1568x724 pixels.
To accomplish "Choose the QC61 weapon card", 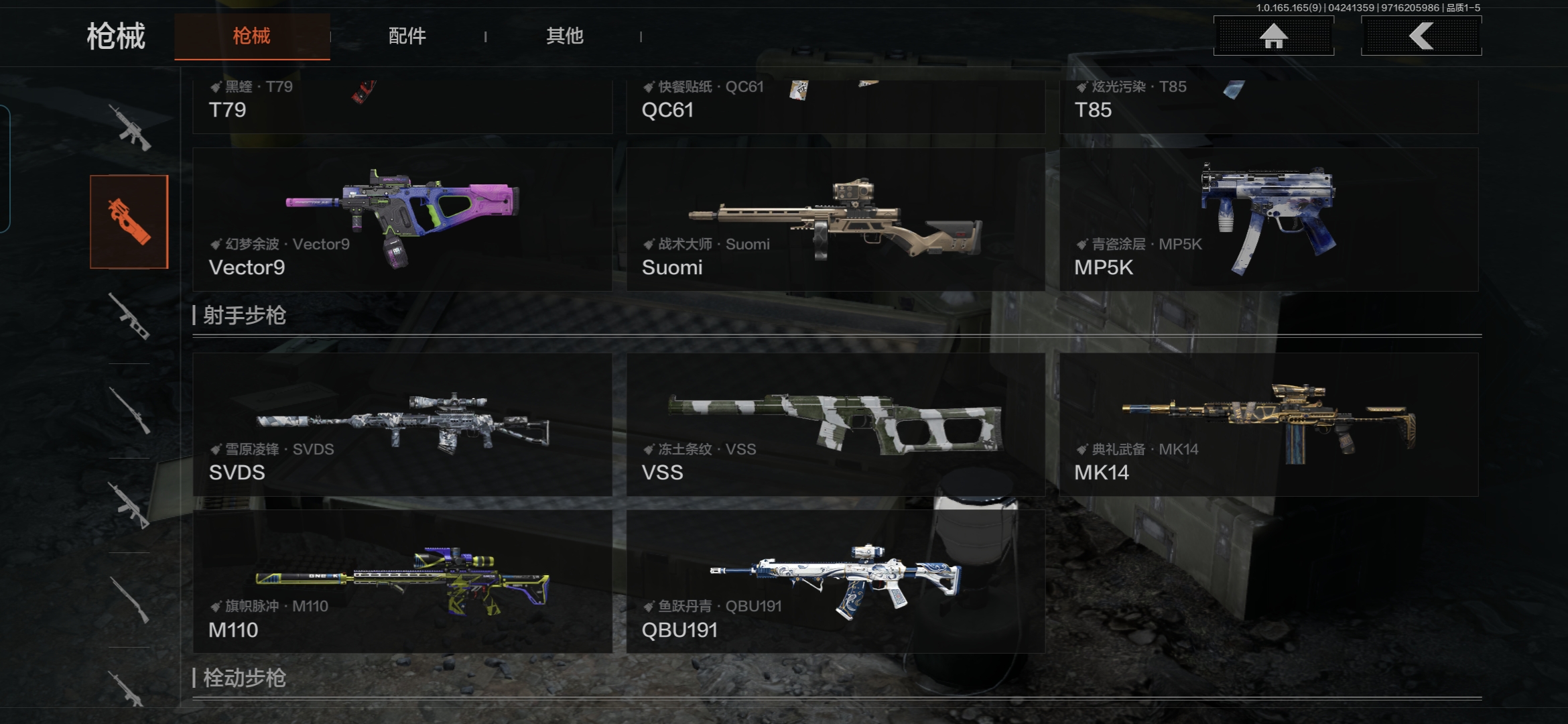I will pos(836,106).
